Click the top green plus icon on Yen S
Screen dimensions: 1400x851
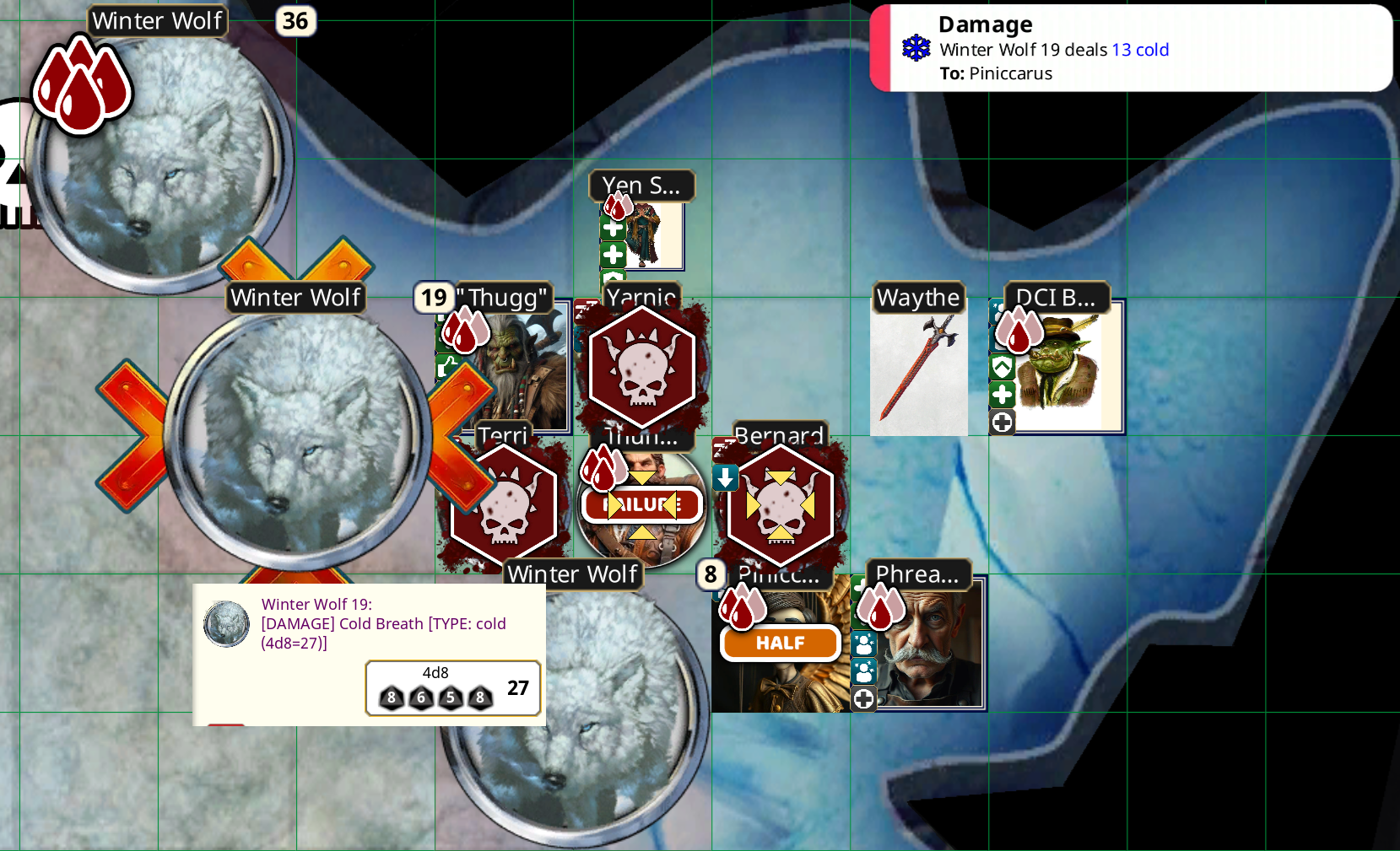coord(613,228)
